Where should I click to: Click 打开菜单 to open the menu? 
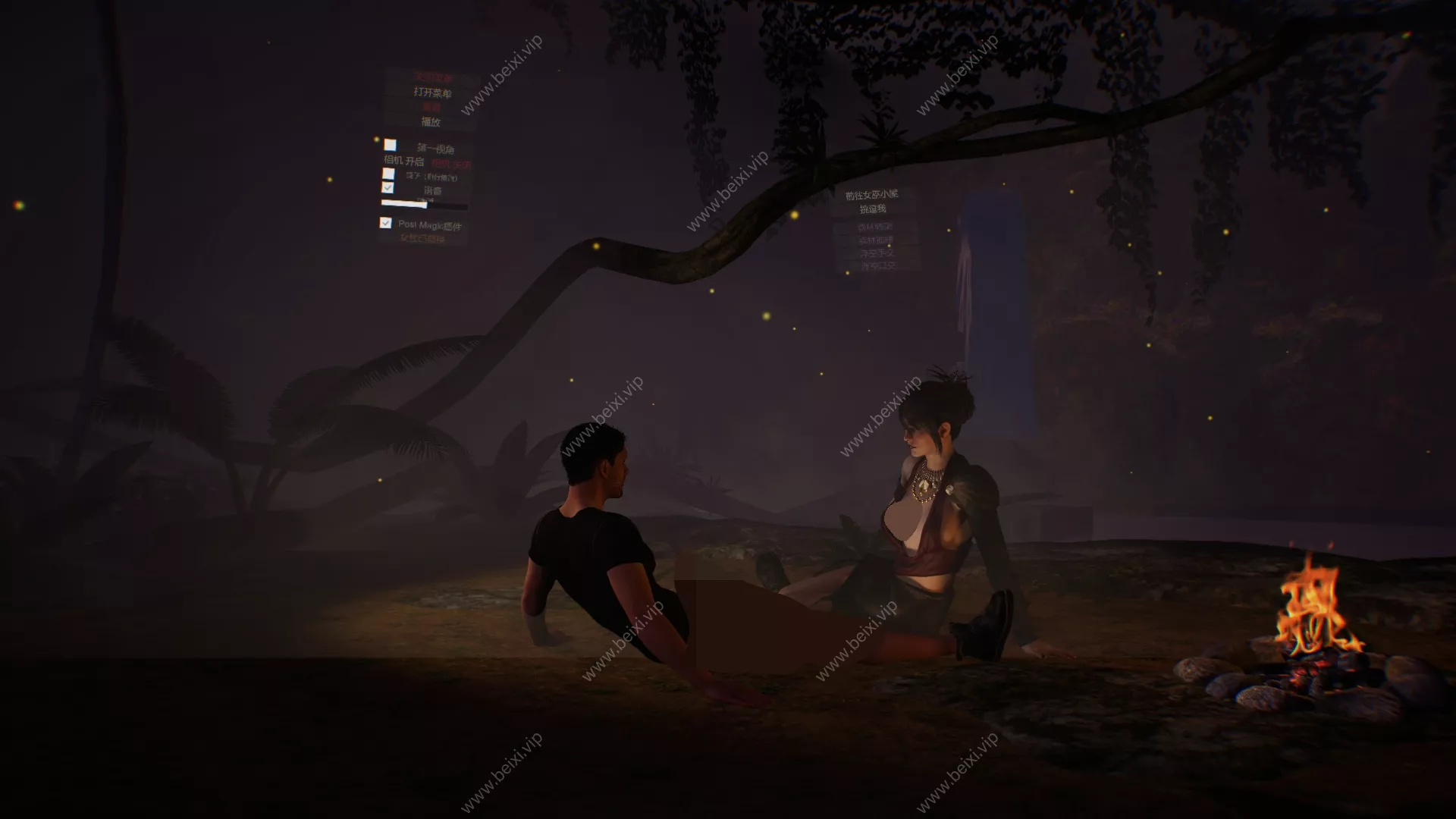pos(432,93)
